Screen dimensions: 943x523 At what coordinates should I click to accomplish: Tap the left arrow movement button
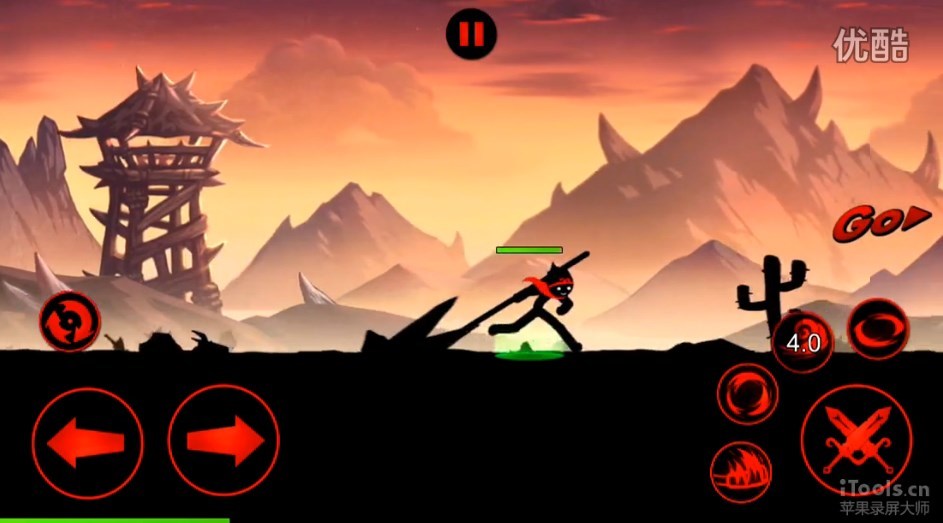[87, 443]
